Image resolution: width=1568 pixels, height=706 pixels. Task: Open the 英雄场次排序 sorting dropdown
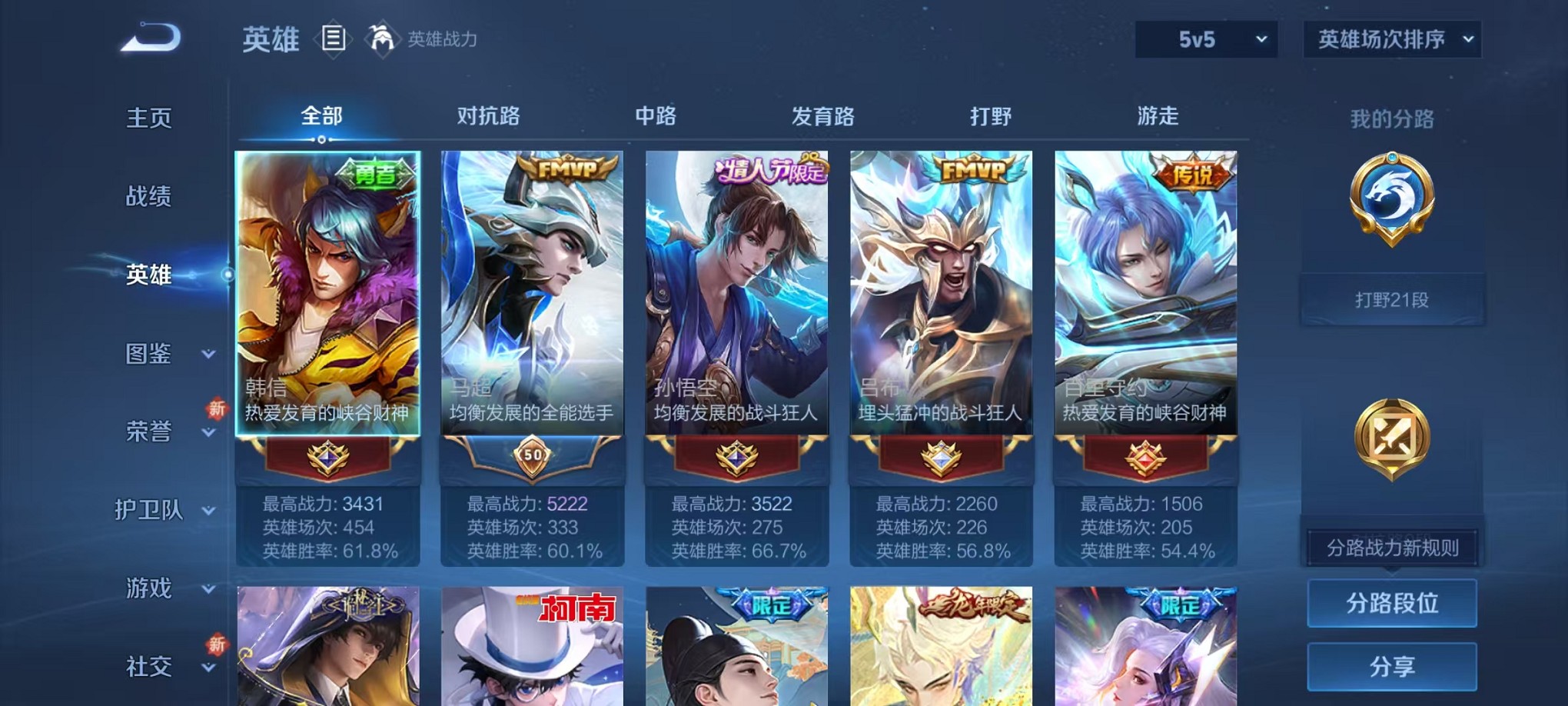click(x=1393, y=37)
